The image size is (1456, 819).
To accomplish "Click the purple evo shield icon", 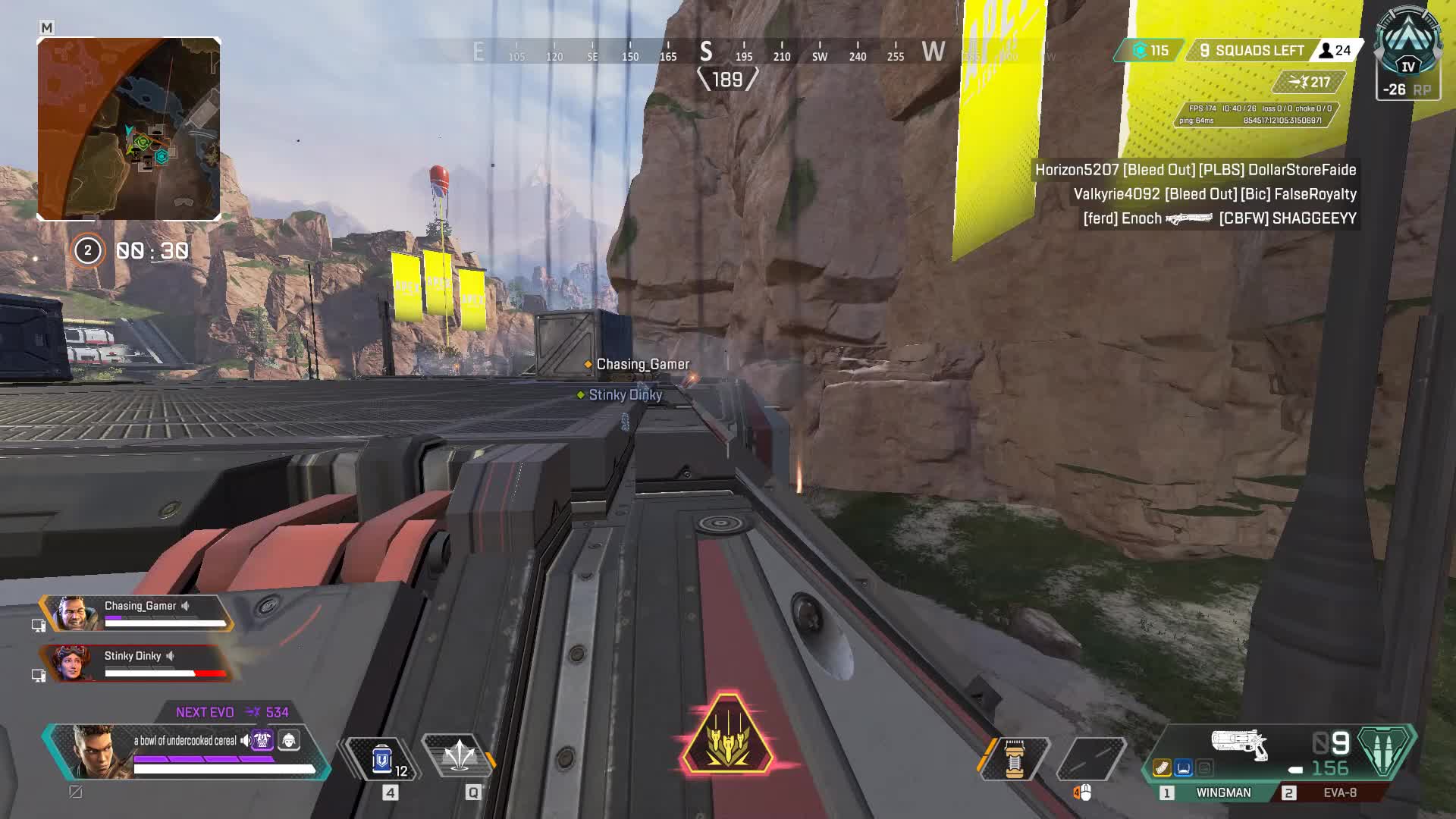I will pyautogui.click(x=262, y=740).
